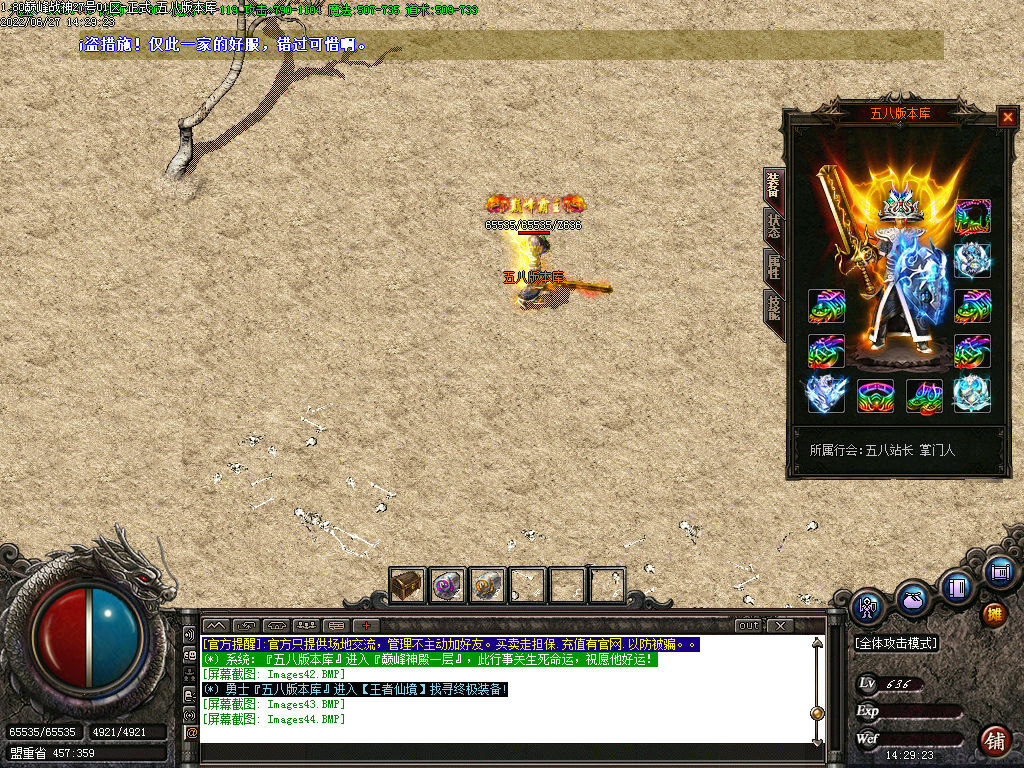Click the red 铺 shop button

pos(994,741)
